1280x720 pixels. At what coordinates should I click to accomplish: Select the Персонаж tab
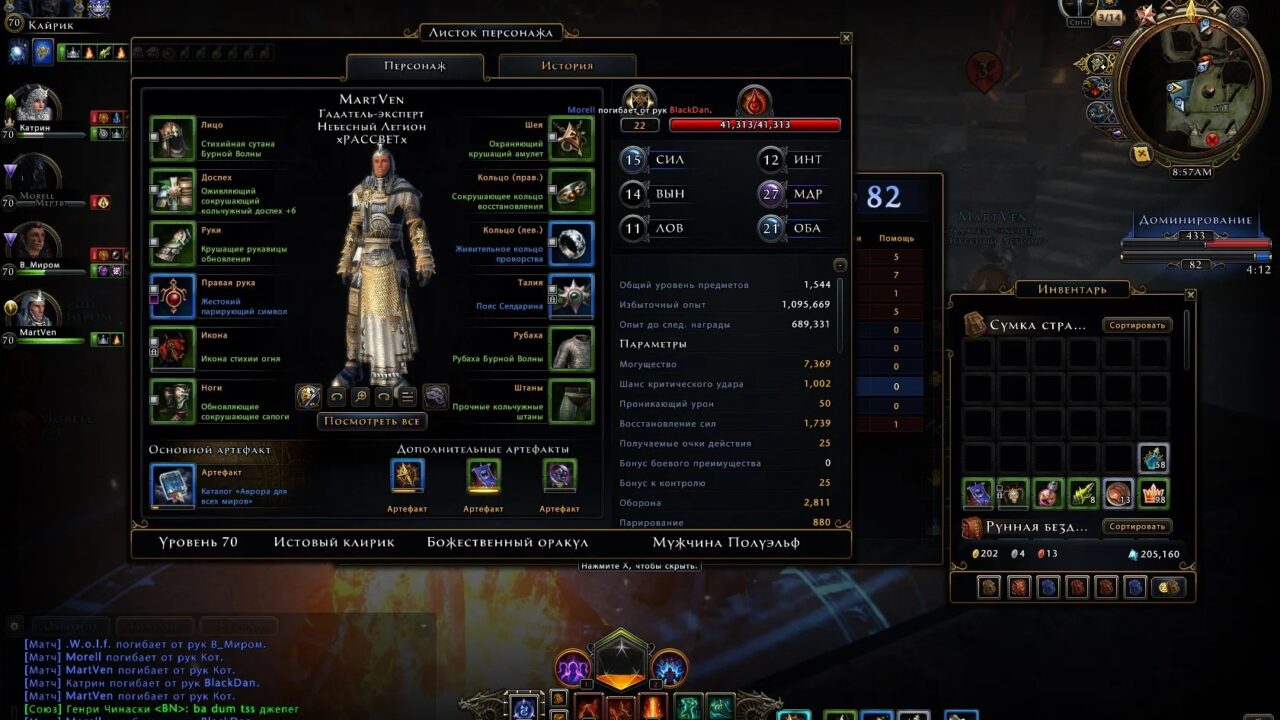pos(415,66)
